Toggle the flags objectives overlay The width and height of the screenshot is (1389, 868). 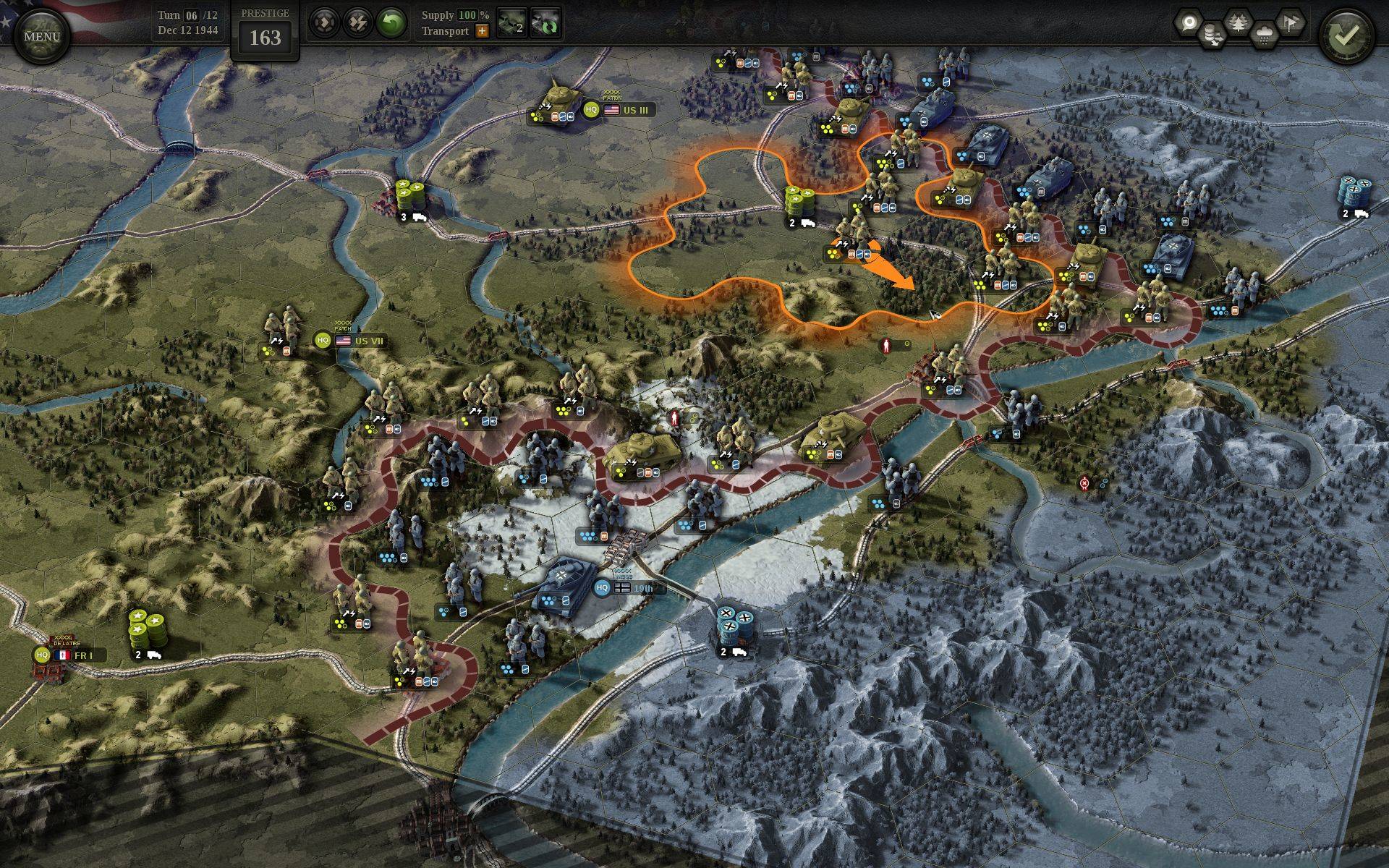pos(1289,22)
